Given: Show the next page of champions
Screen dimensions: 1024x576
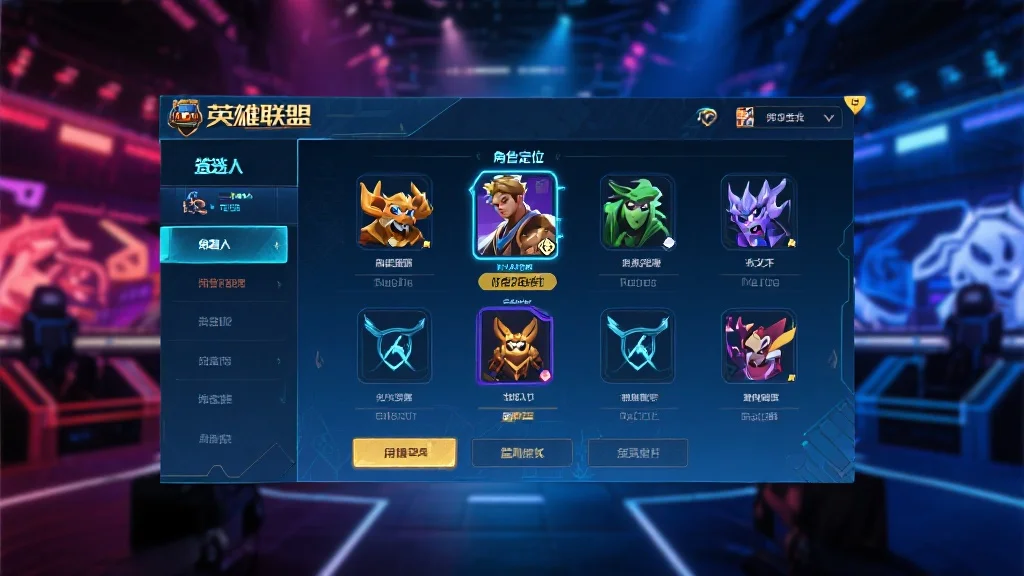Looking at the screenshot, I should click(834, 359).
